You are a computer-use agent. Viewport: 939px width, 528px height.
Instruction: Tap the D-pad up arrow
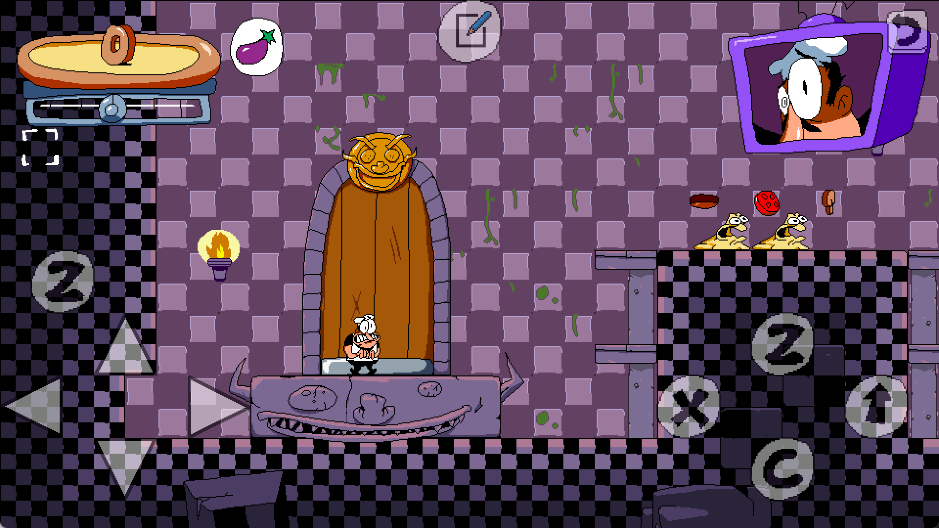(124, 347)
